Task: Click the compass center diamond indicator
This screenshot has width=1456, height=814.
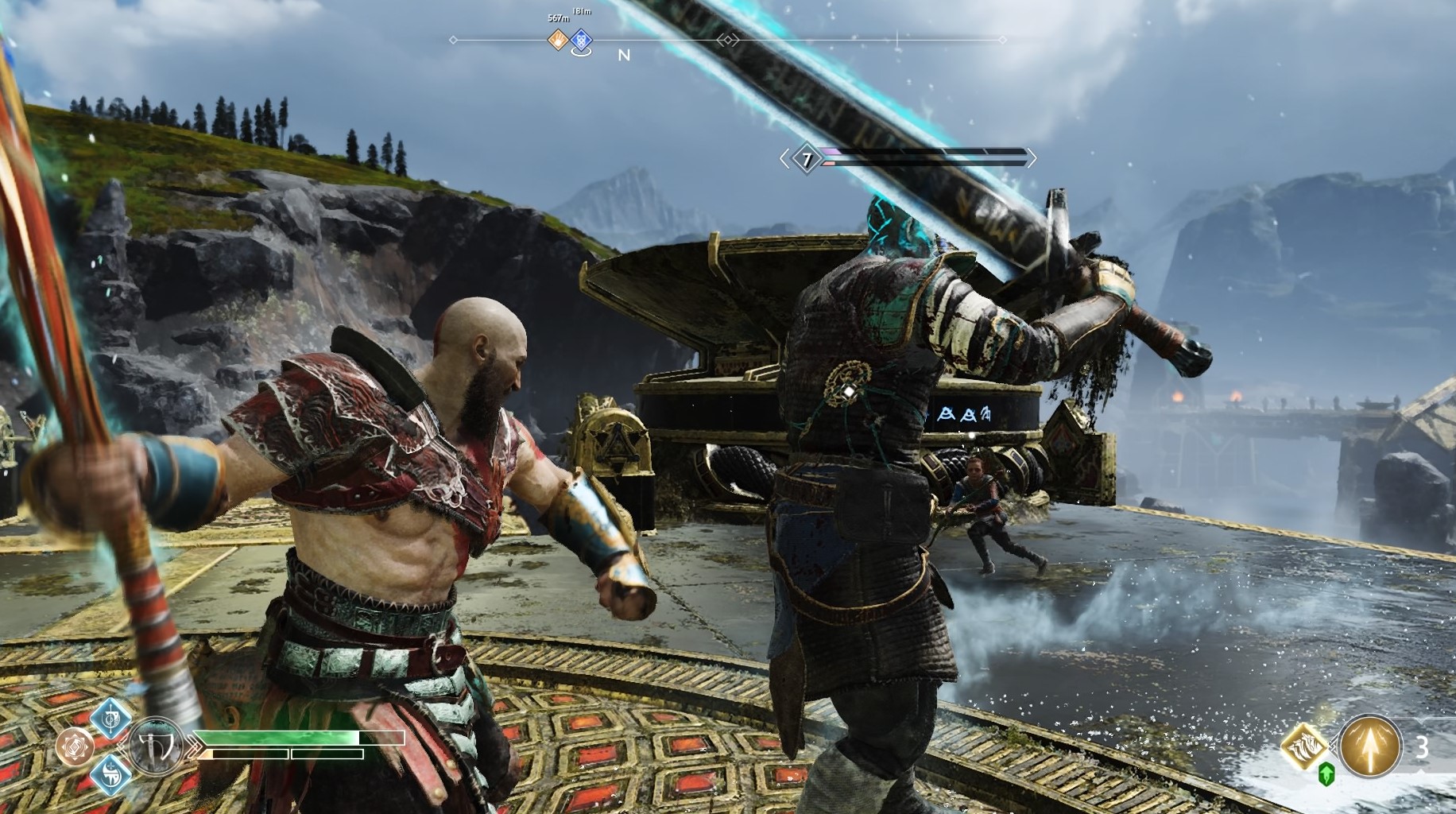Action: point(727,39)
